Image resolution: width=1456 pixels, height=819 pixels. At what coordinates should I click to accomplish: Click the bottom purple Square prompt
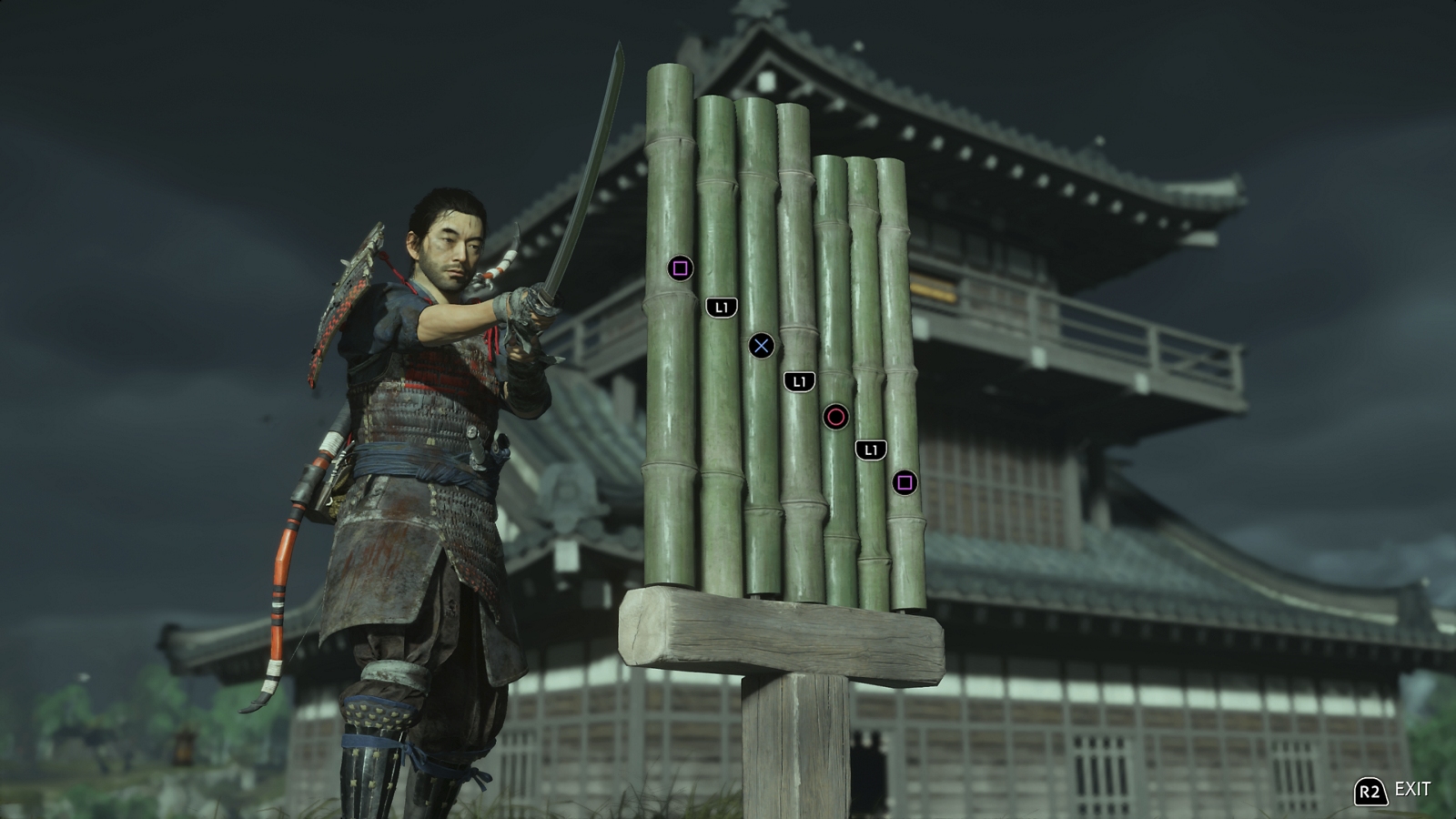point(905,483)
